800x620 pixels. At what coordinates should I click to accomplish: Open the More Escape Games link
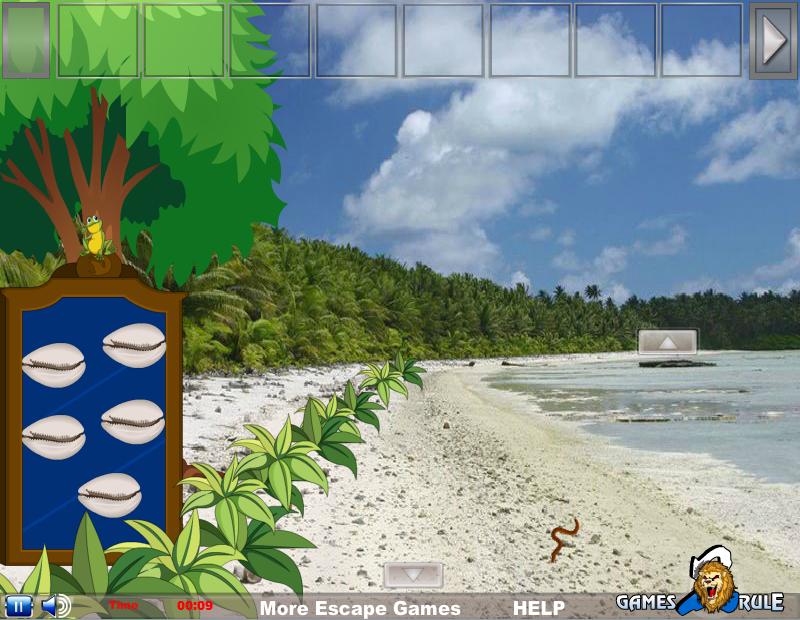click(x=360, y=608)
